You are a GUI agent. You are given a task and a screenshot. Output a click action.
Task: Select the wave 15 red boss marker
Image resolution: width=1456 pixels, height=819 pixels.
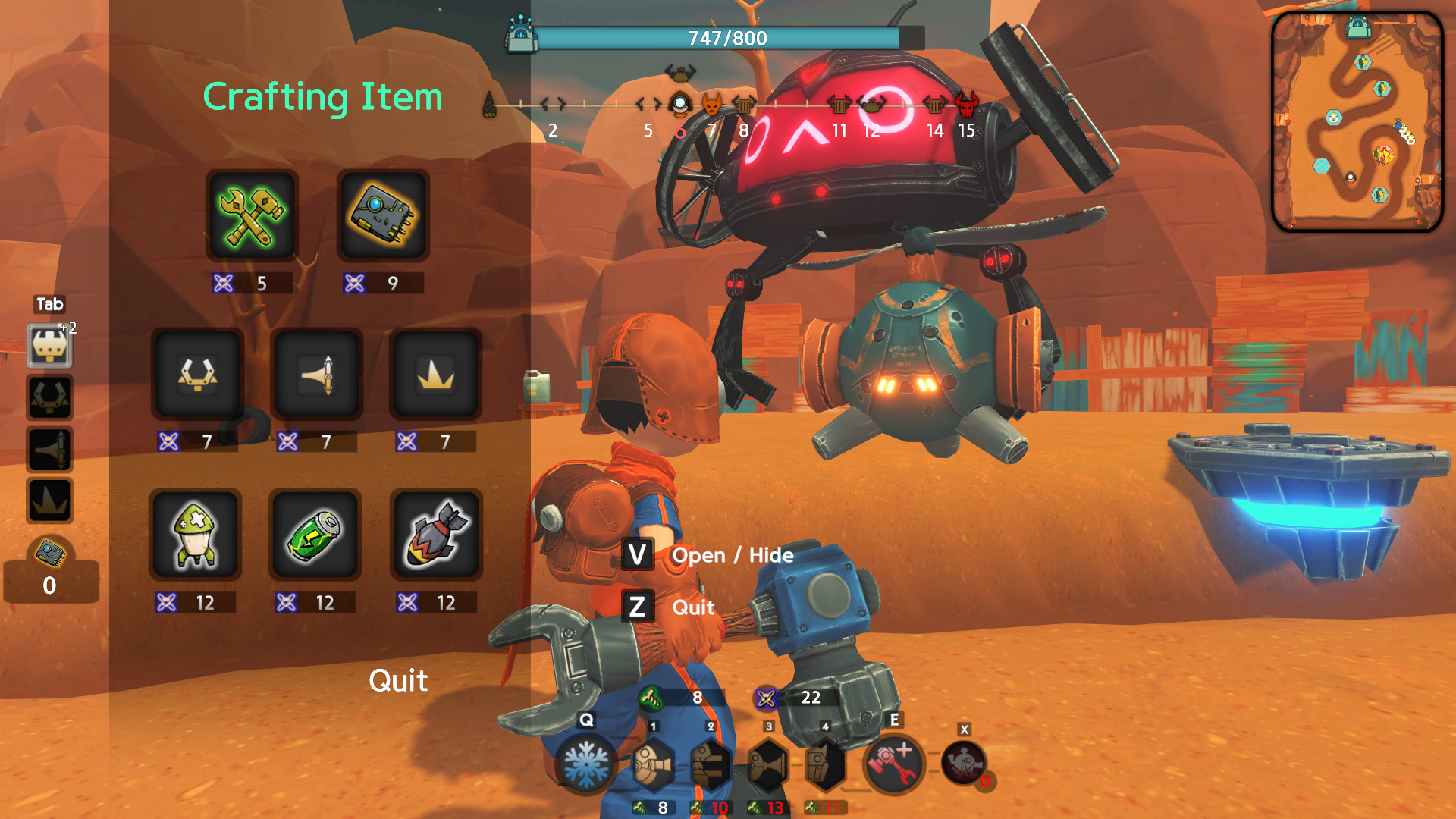966,104
